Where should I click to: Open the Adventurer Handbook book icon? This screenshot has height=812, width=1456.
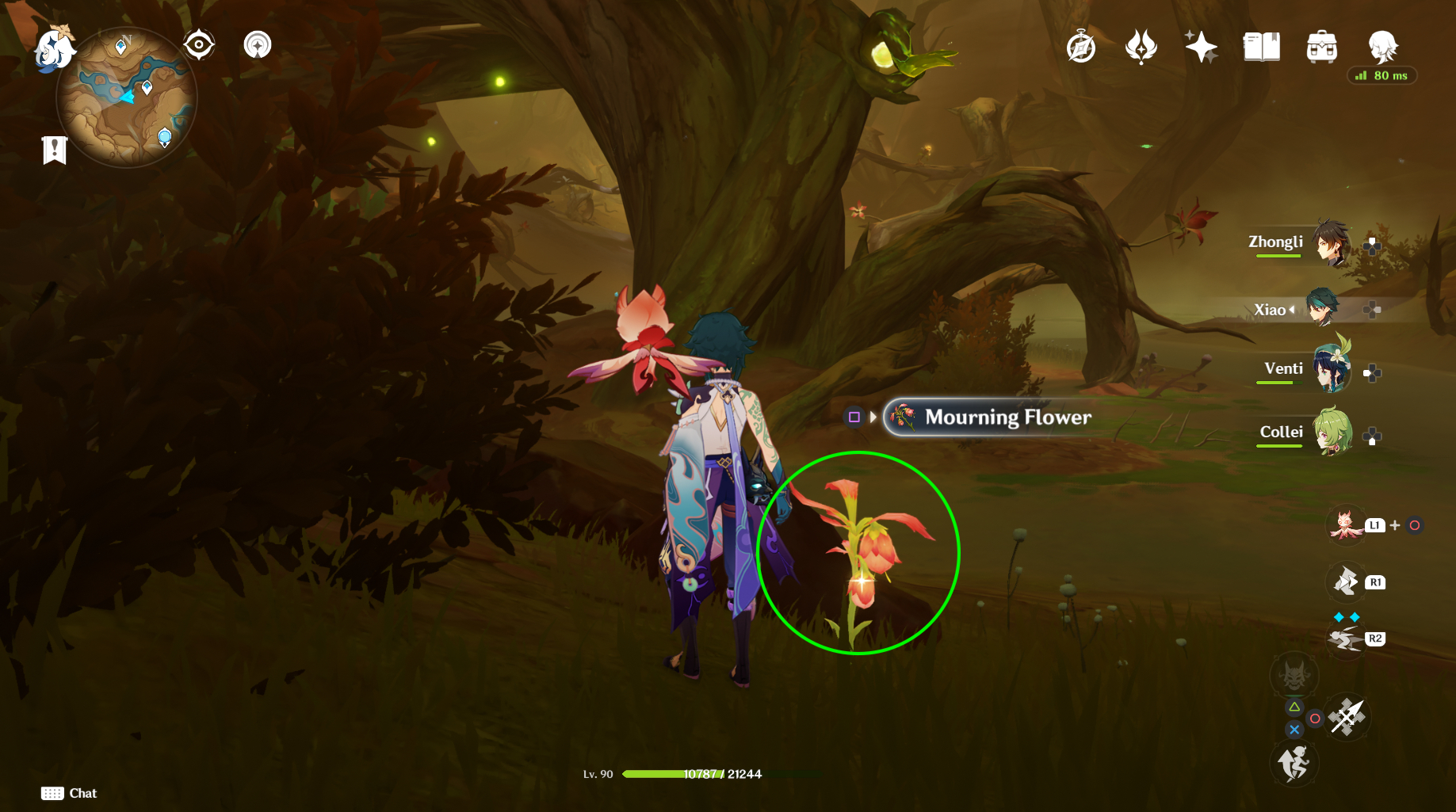pos(1261,48)
